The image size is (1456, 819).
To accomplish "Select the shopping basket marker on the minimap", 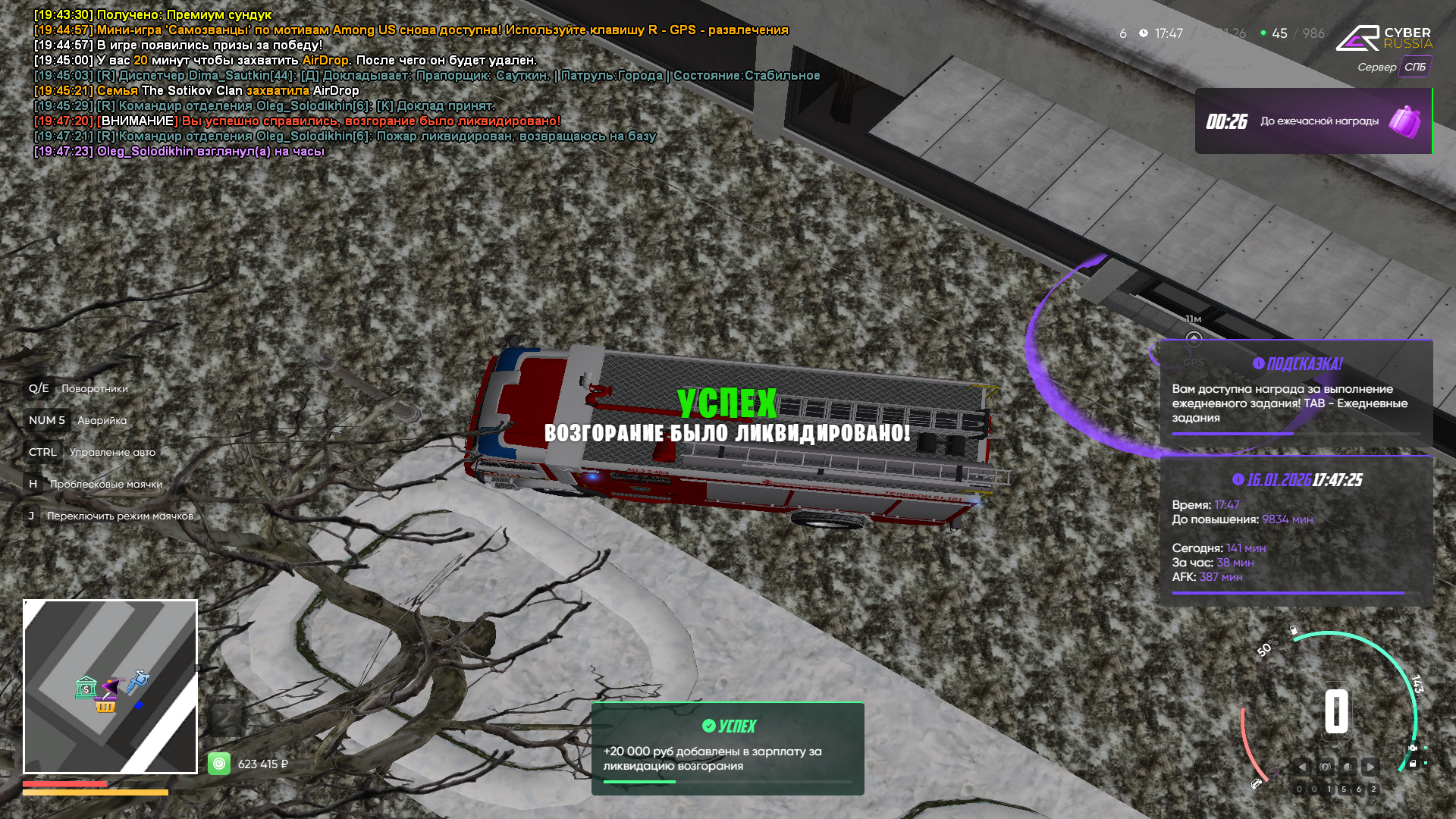I will click(x=105, y=707).
